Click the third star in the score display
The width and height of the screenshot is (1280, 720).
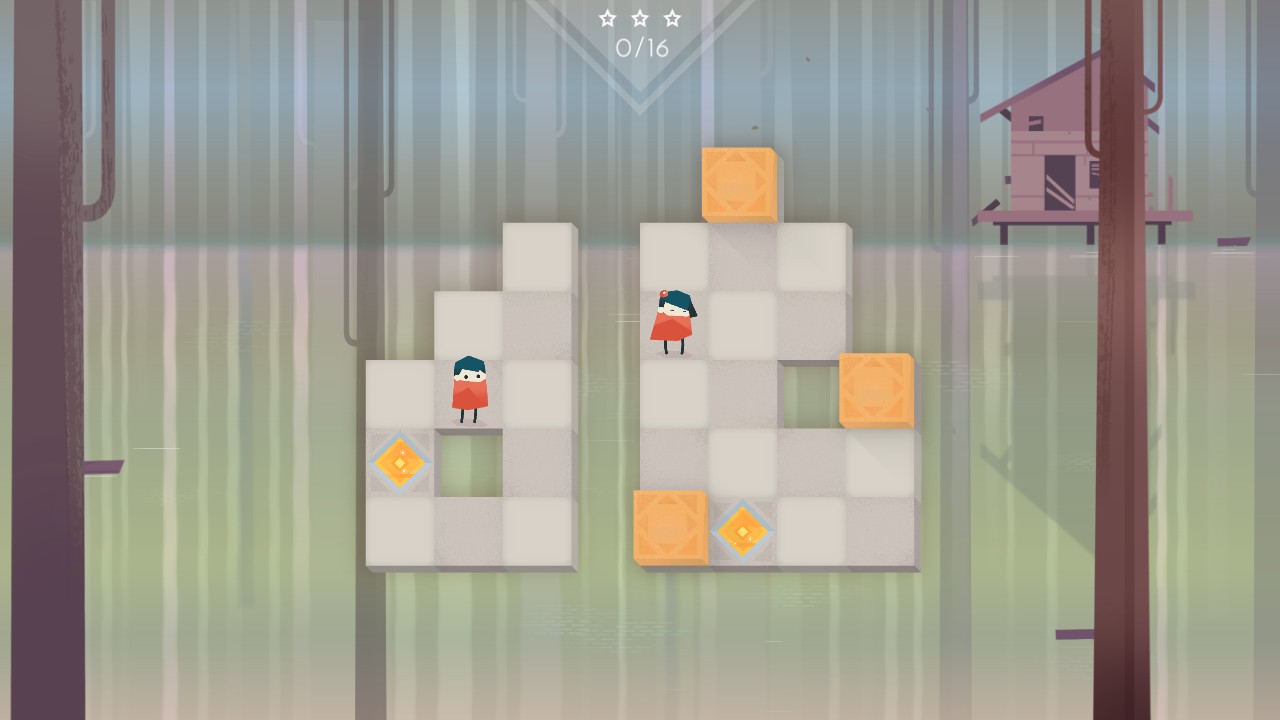coord(670,17)
